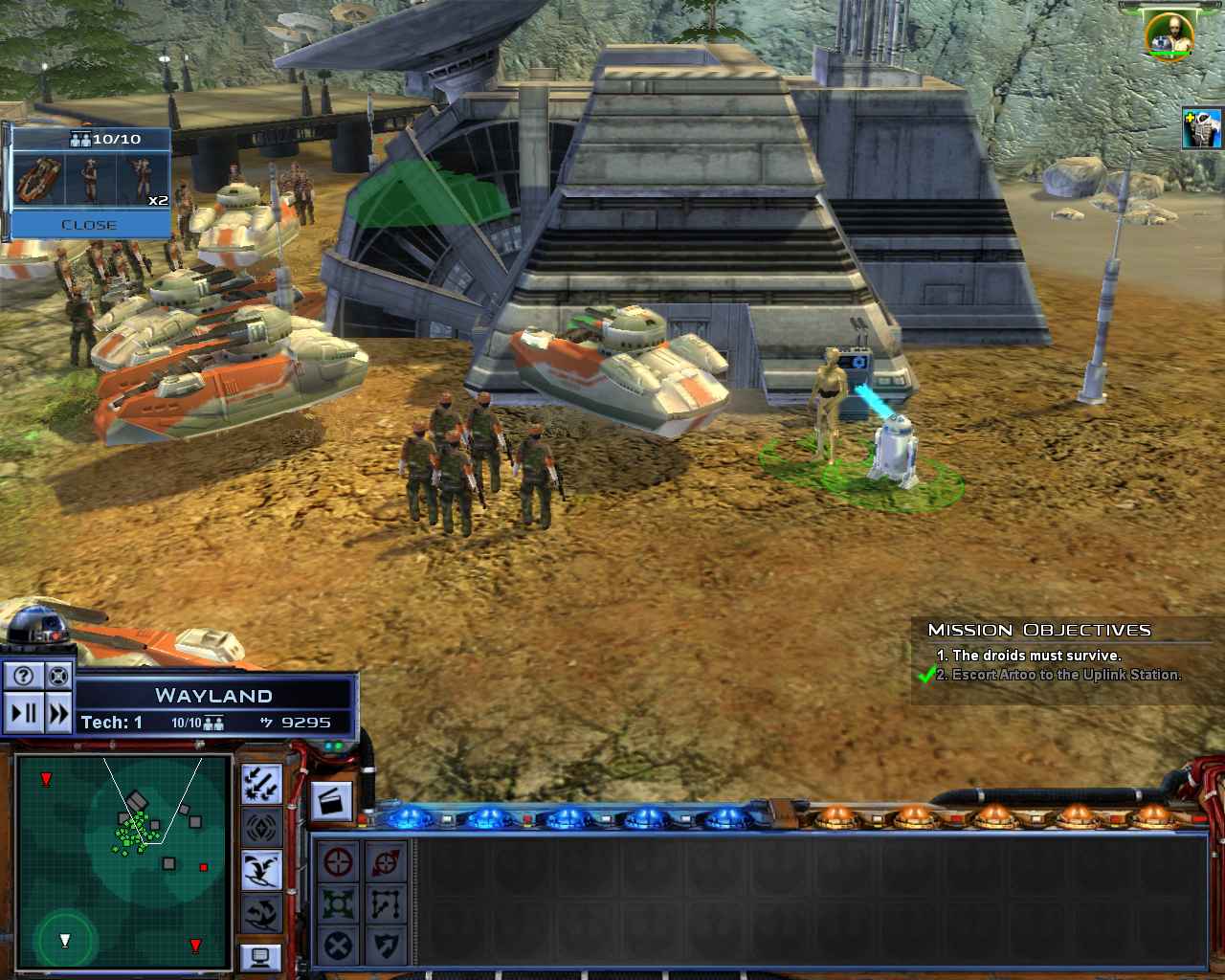The width and height of the screenshot is (1225, 980).
Task: Toggle the cinematic clapperboard button
Action: point(332,802)
